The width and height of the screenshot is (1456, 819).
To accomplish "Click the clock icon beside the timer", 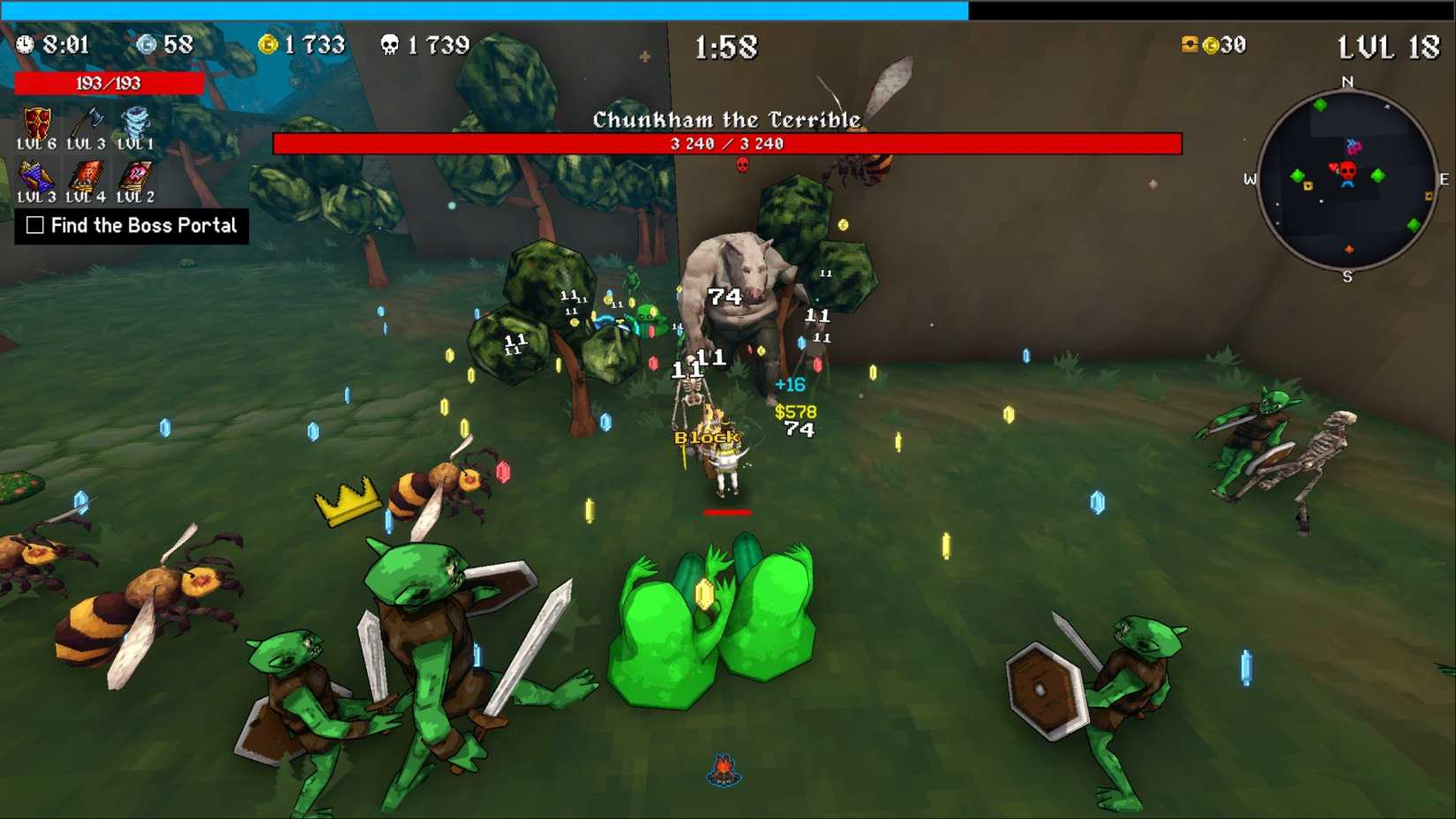I will click(26, 44).
